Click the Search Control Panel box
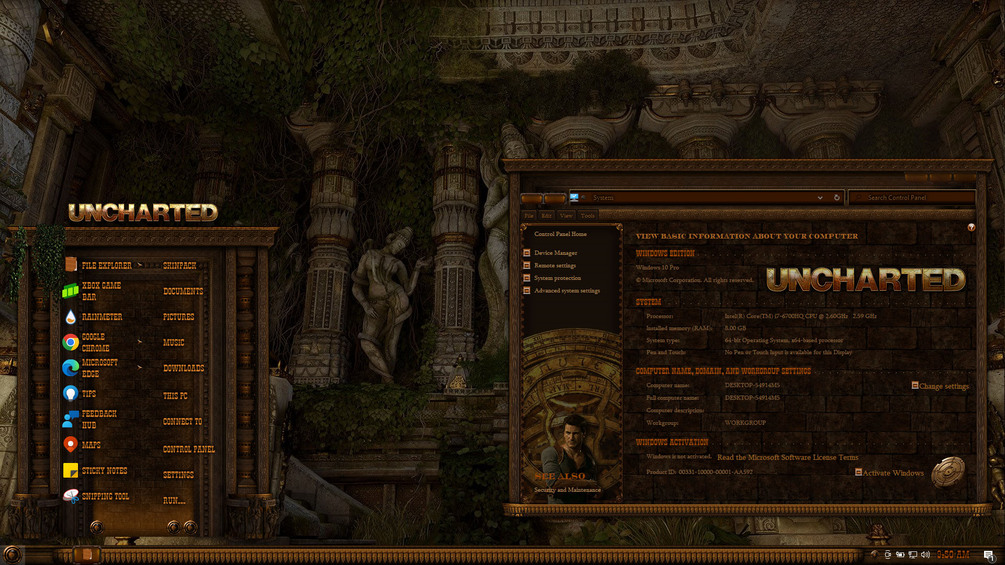This screenshot has width=1005, height=565. pyautogui.click(x=910, y=198)
